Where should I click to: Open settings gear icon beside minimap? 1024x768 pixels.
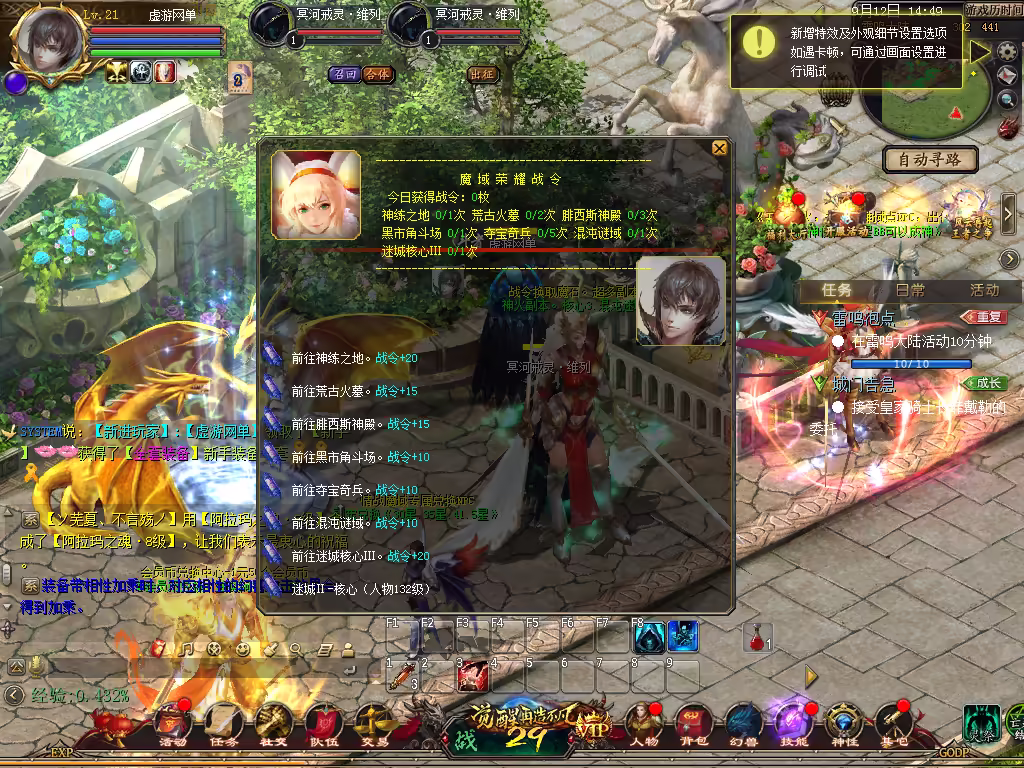pos(1007,52)
